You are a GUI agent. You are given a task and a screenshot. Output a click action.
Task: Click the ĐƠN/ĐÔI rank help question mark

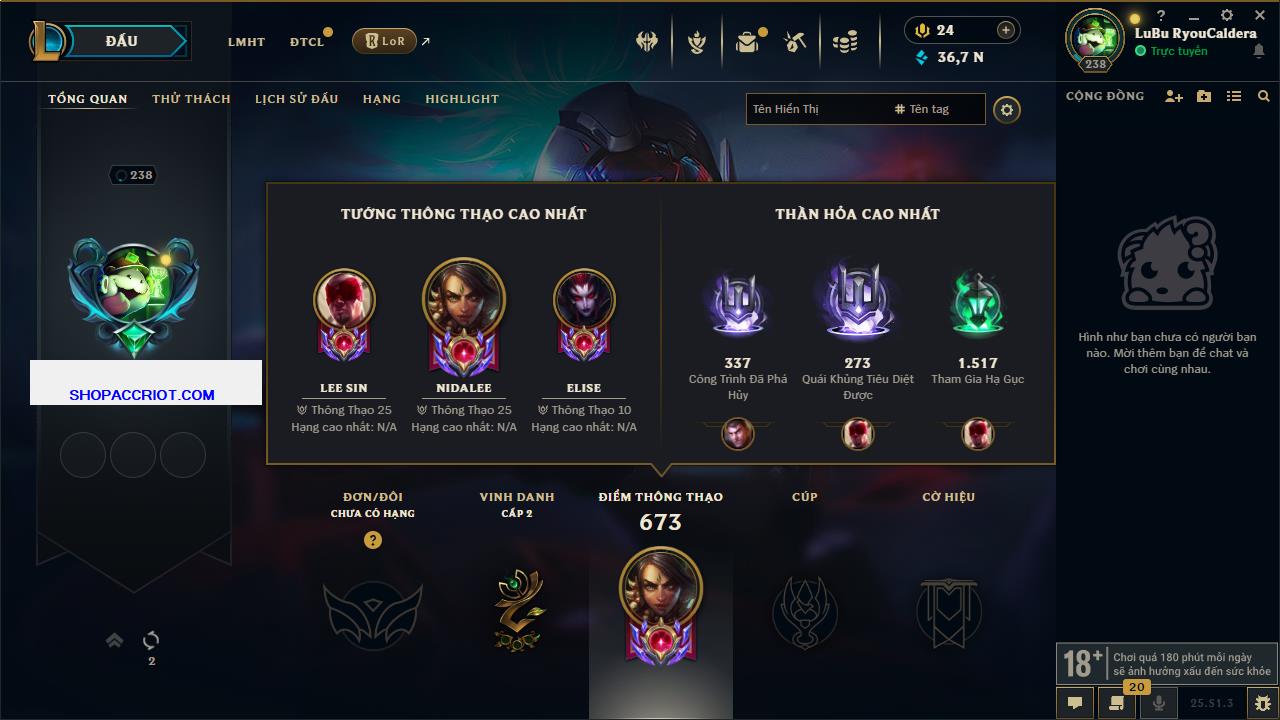click(x=373, y=540)
